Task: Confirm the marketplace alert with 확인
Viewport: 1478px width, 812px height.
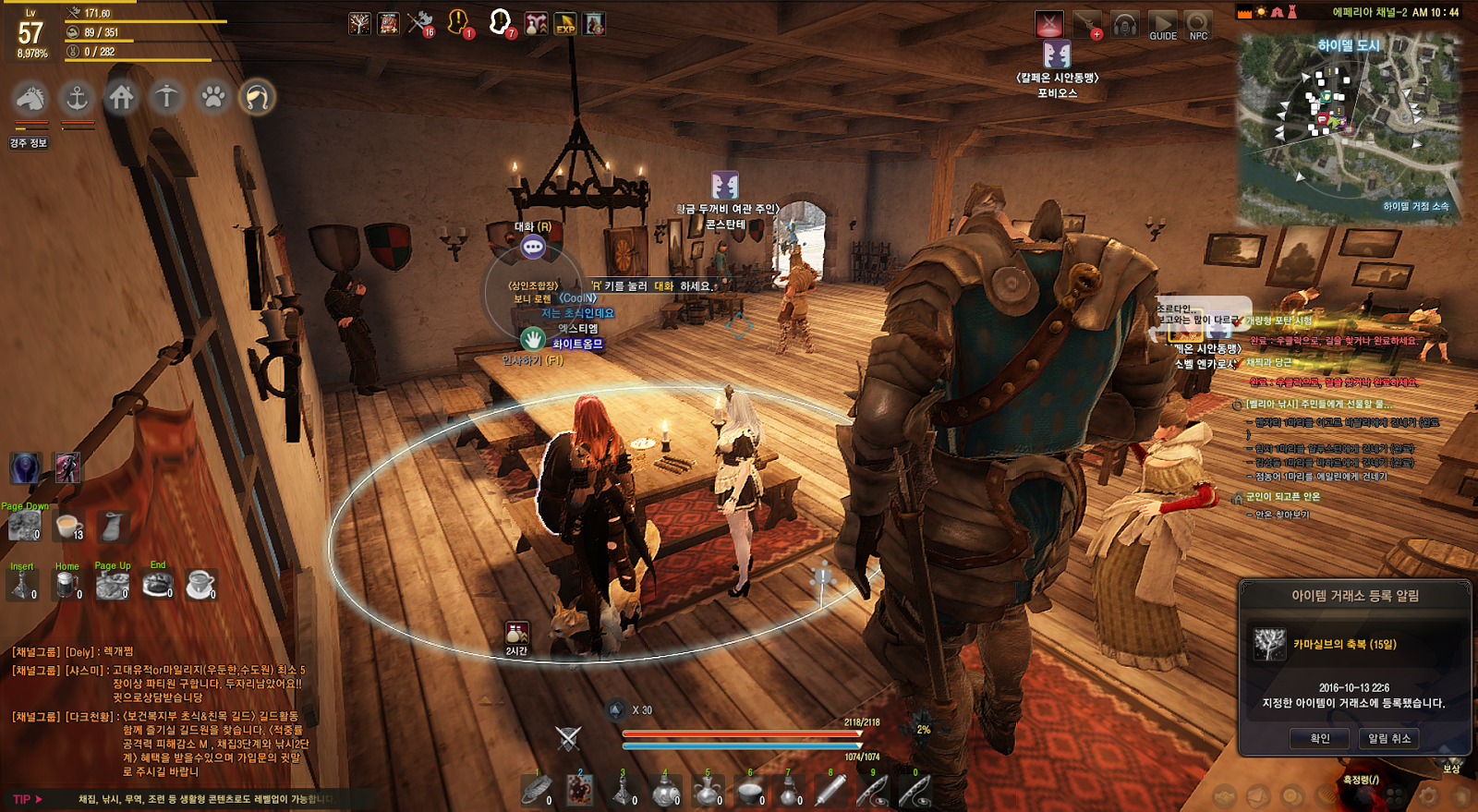Action: click(x=1319, y=739)
